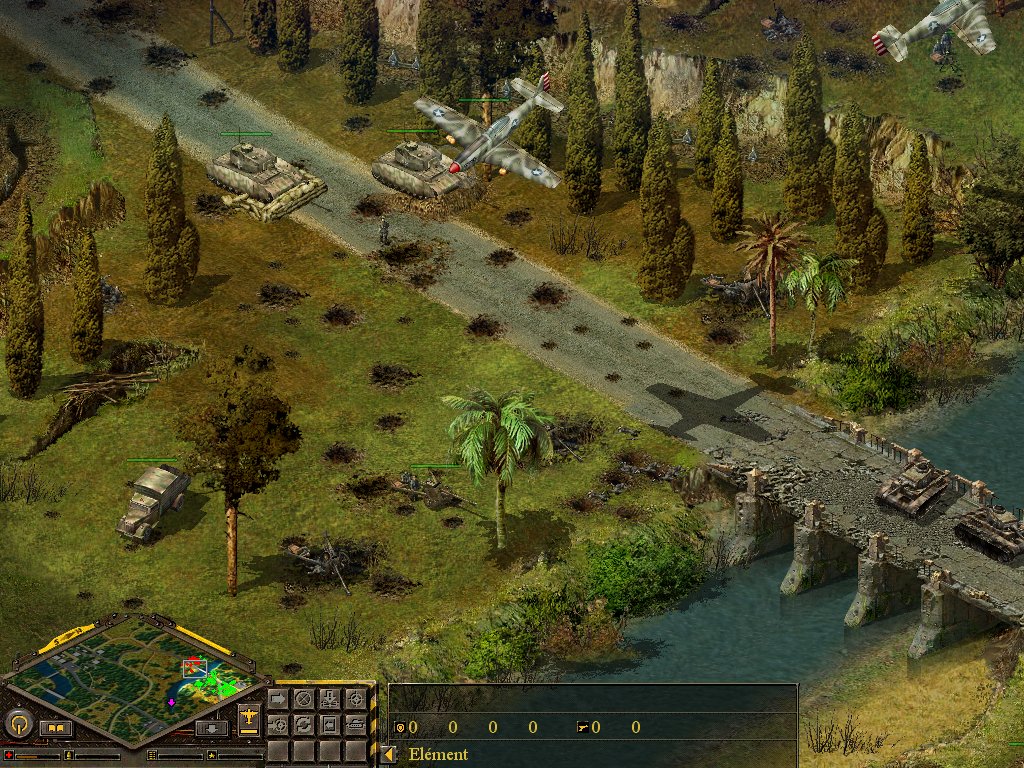
Task: Select the crossed-circle stop command
Action: click(x=303, y=699)
